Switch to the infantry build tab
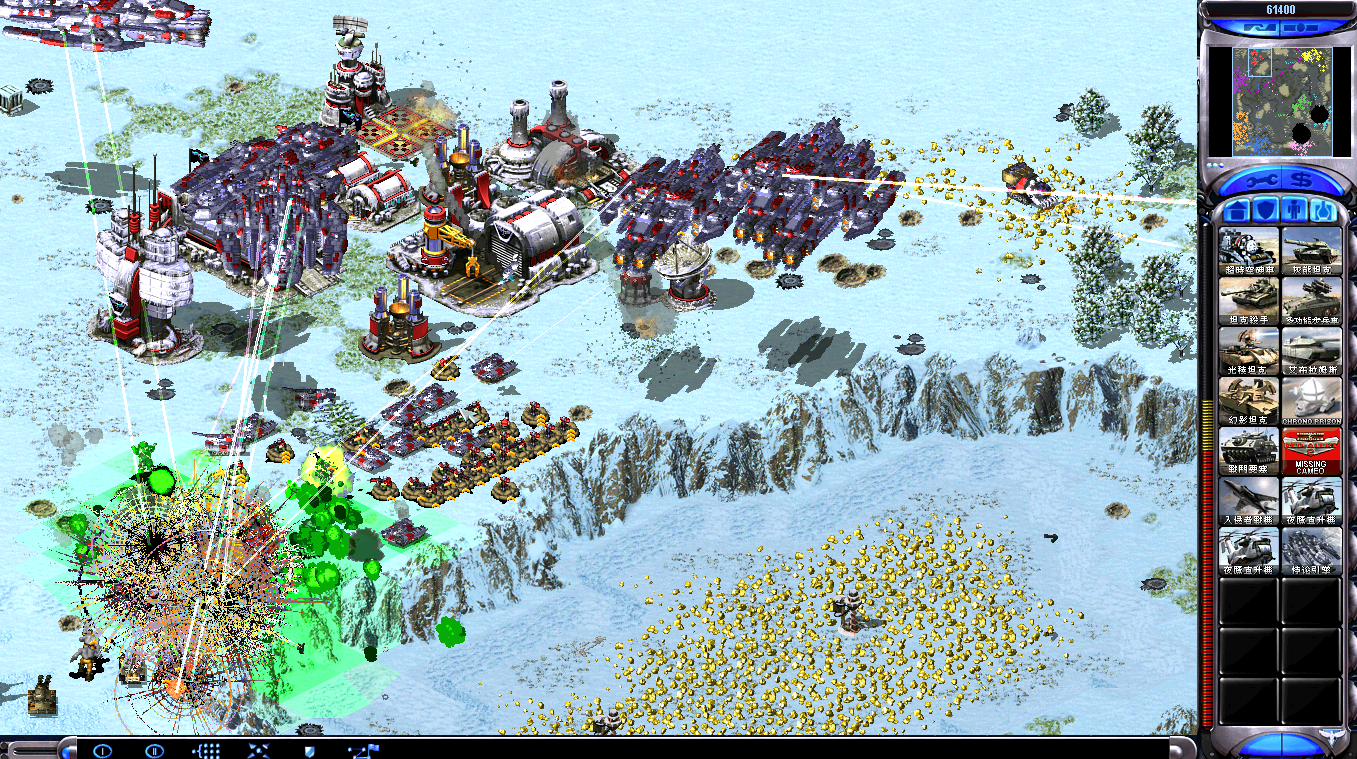This screenshot has height=759, width=1357. (1294, 211)
